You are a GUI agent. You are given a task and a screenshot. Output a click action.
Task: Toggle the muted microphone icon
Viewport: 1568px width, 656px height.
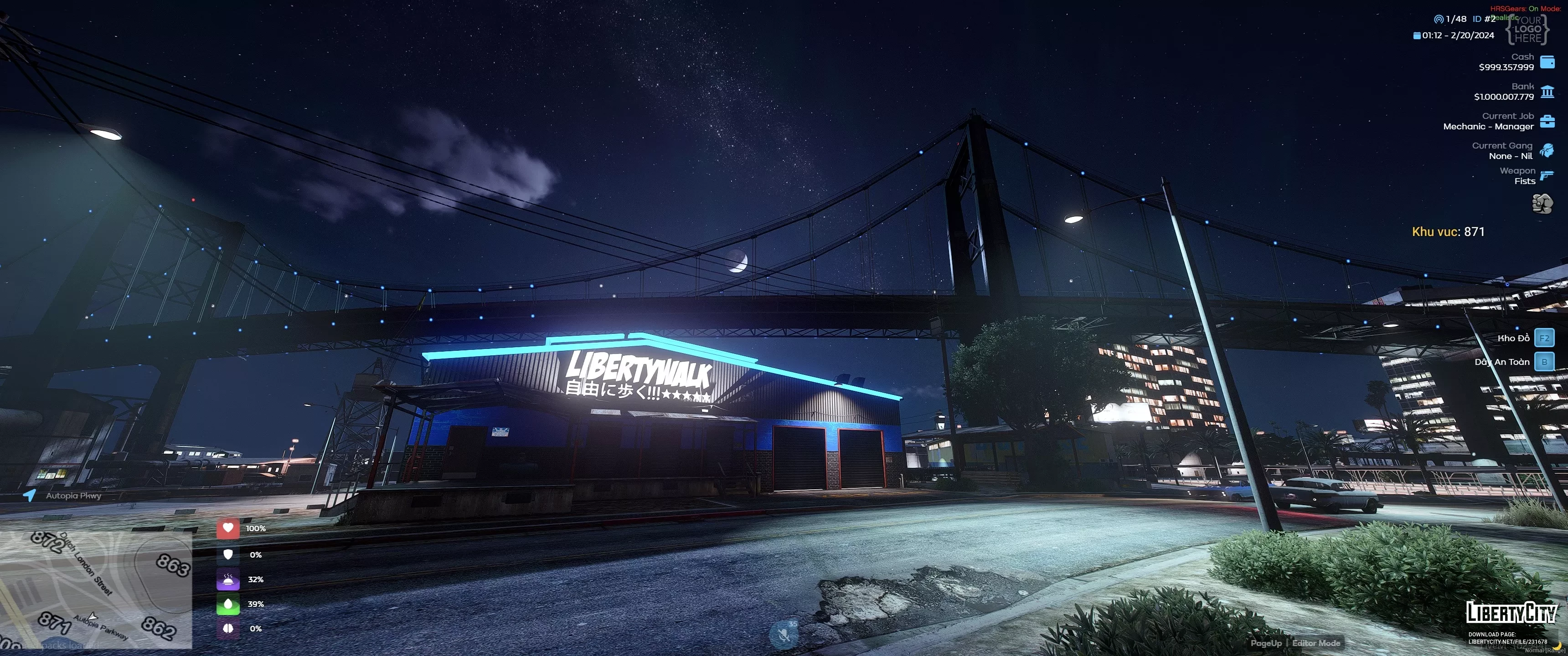(784, 635)
